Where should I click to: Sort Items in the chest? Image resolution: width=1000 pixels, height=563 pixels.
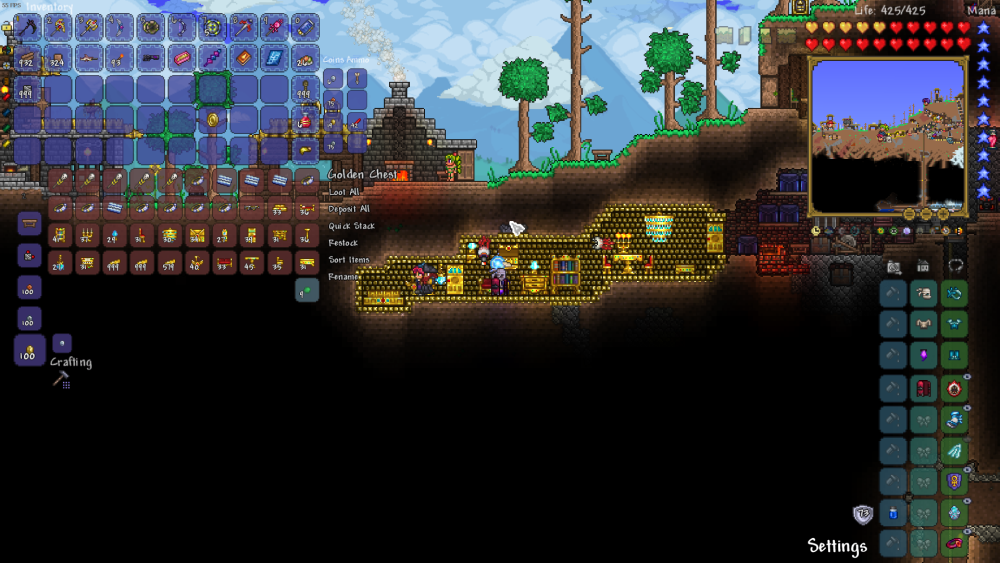point(349,260)
